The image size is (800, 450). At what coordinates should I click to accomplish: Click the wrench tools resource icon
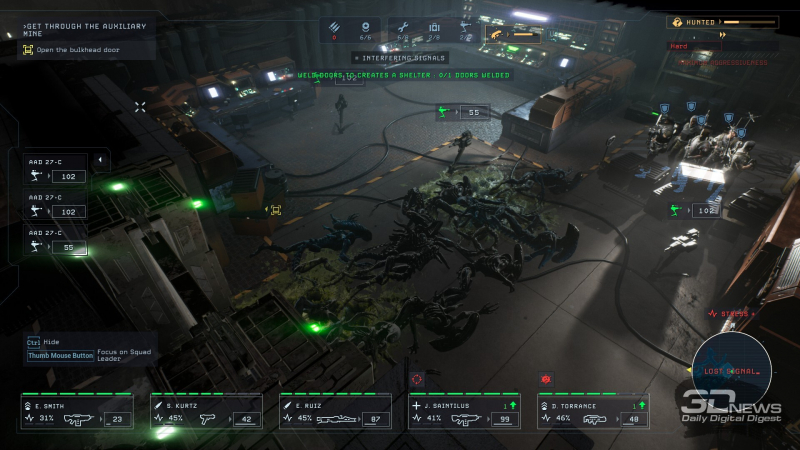pos(402,29)
